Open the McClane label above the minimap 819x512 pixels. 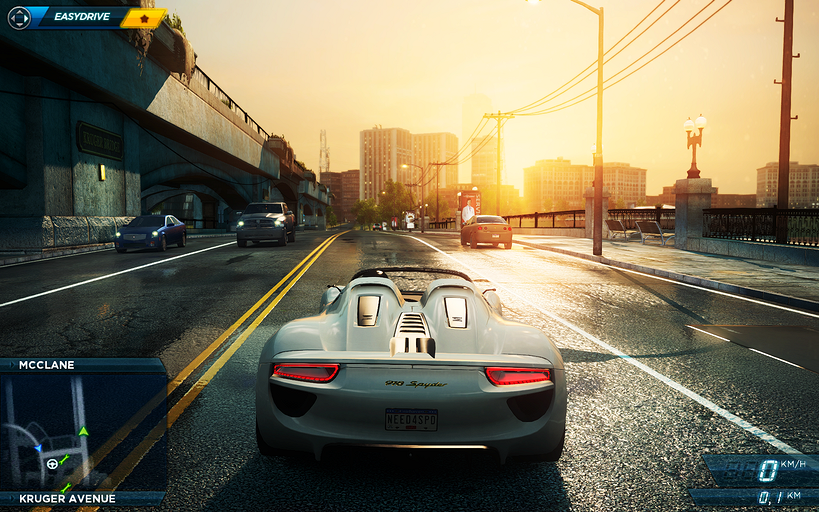(46, 365)
